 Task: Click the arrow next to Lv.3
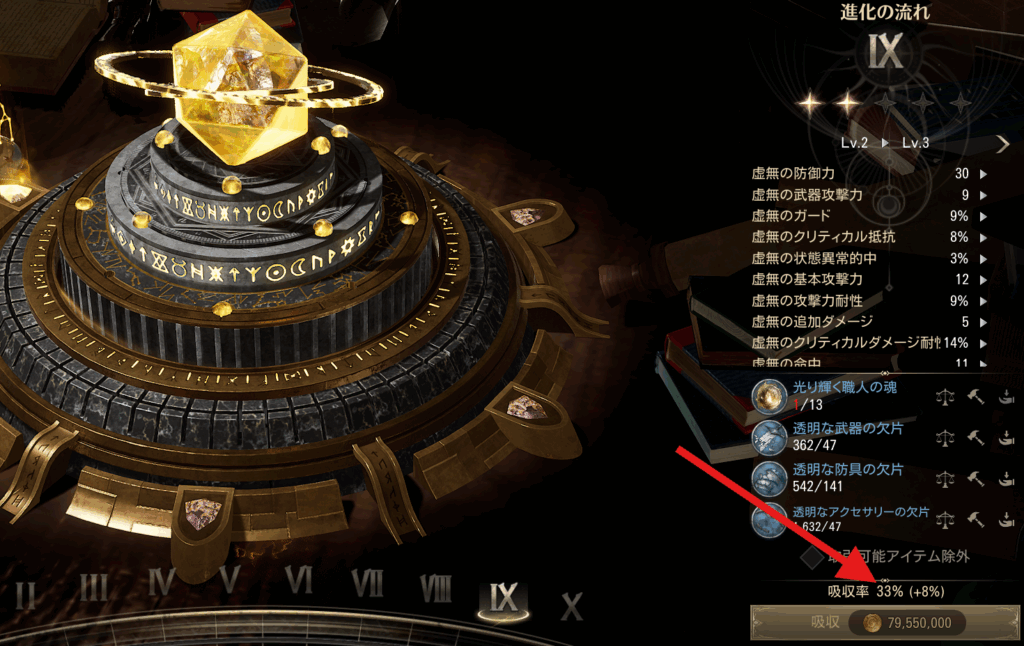coord(1003,144)
